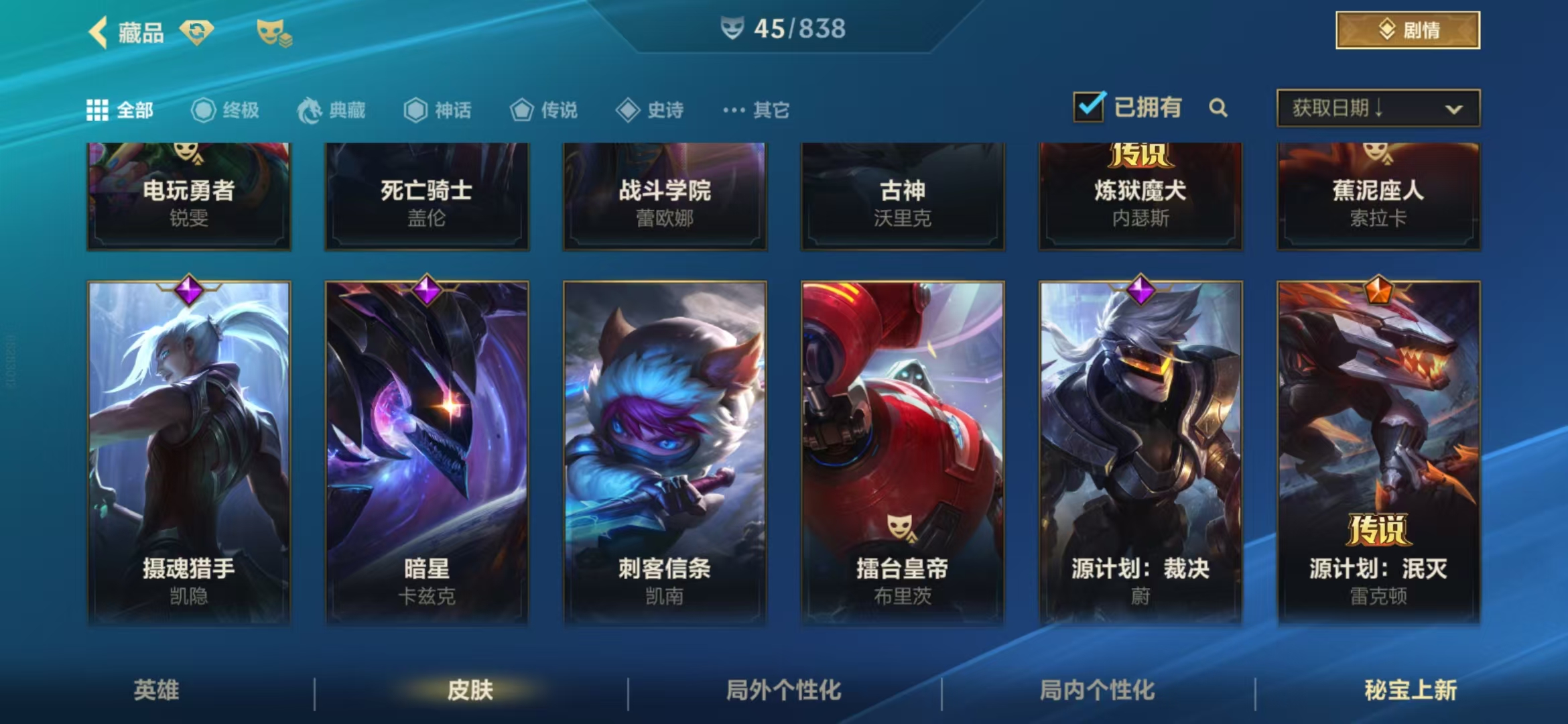The height and width of the screenshot is (724, 1568).
Task: Filter skins by 终极 rarity
Action: click(x=226, y=110)
